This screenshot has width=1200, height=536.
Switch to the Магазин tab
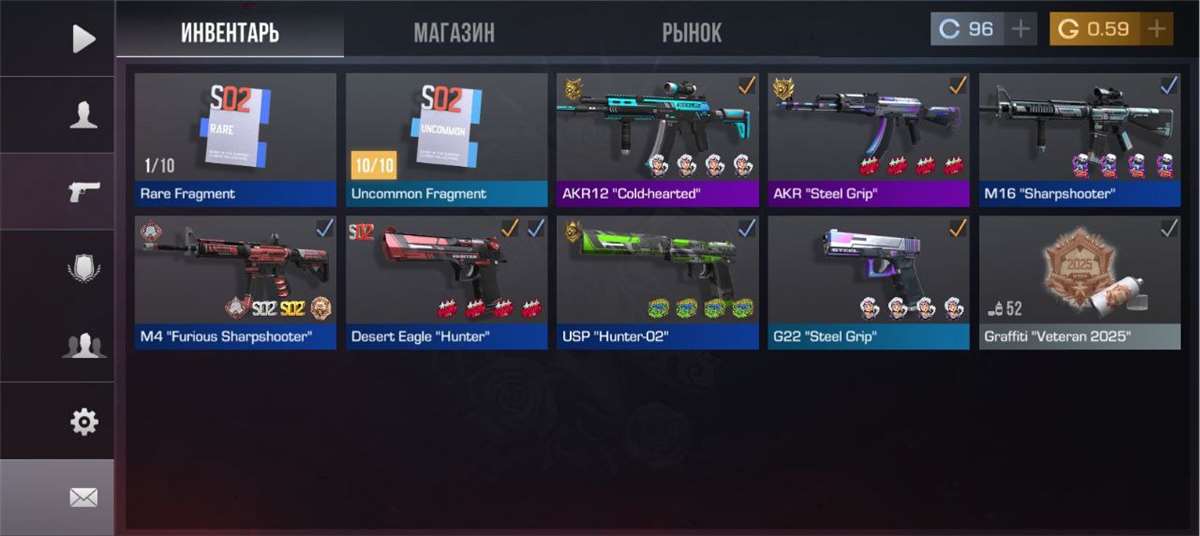[454, 32]
